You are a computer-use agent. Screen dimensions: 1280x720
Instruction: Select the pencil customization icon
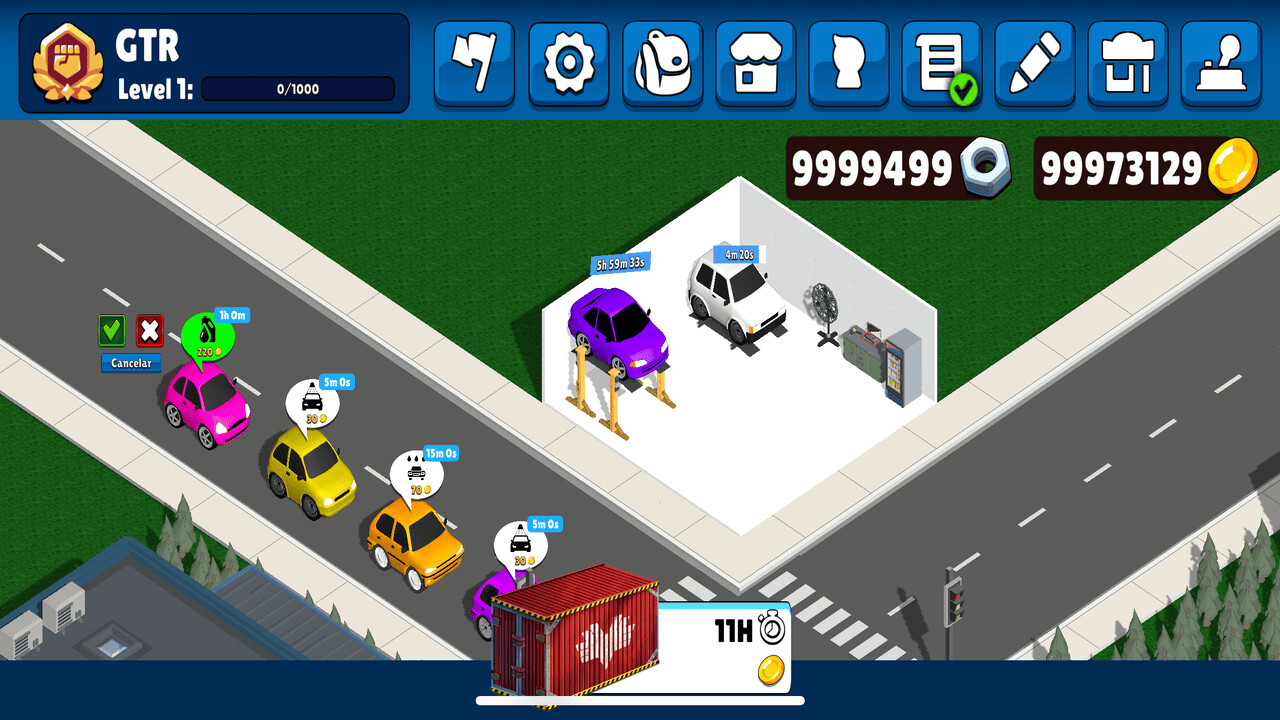(1034, 63)
